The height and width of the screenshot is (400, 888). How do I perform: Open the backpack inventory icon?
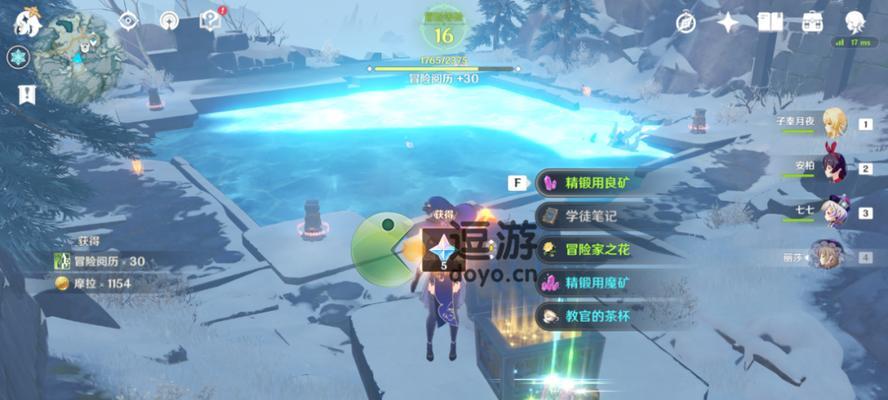[x=812, y=22]
